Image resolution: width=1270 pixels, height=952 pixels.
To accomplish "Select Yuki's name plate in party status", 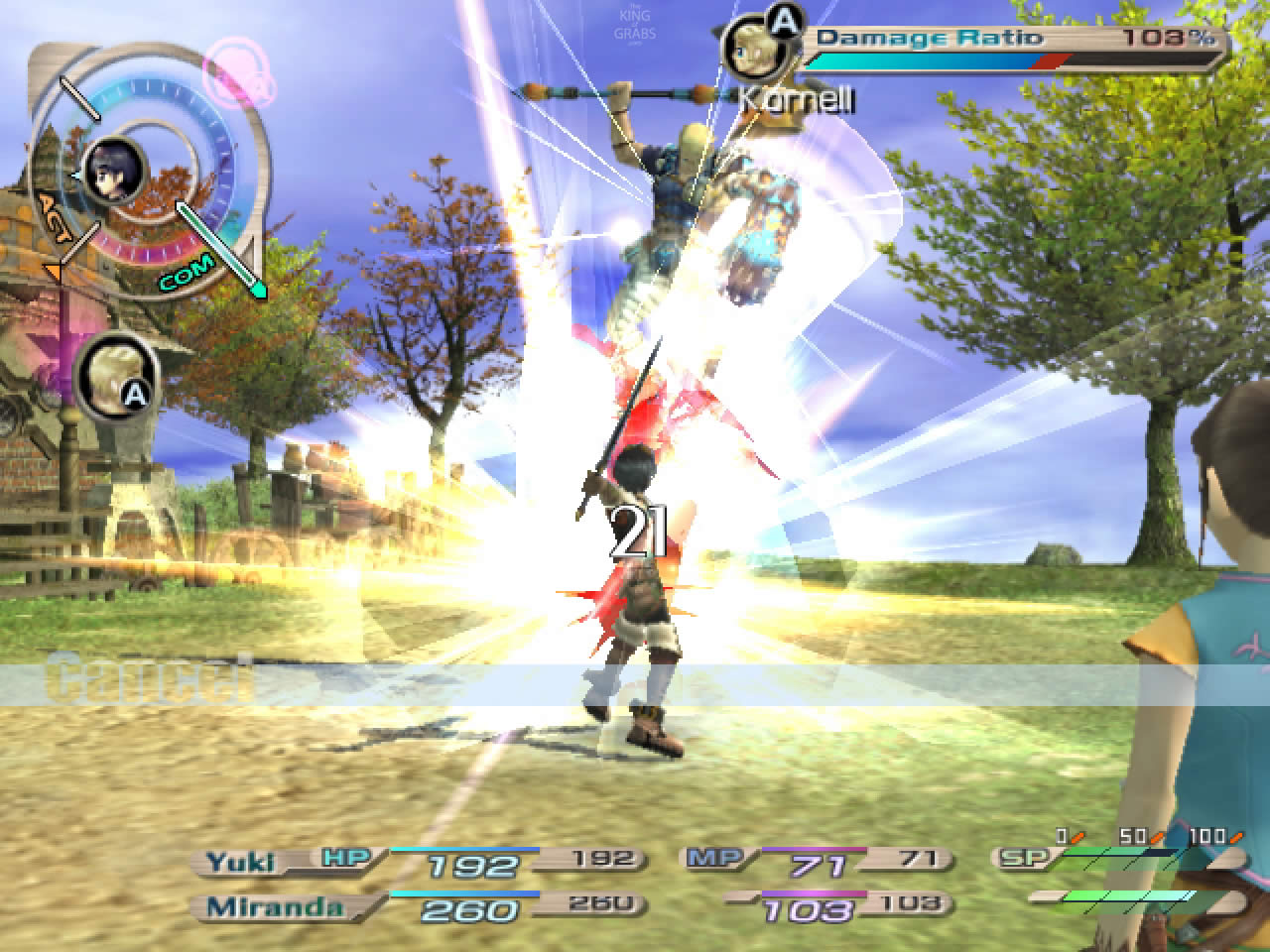I will click(241, 862).
